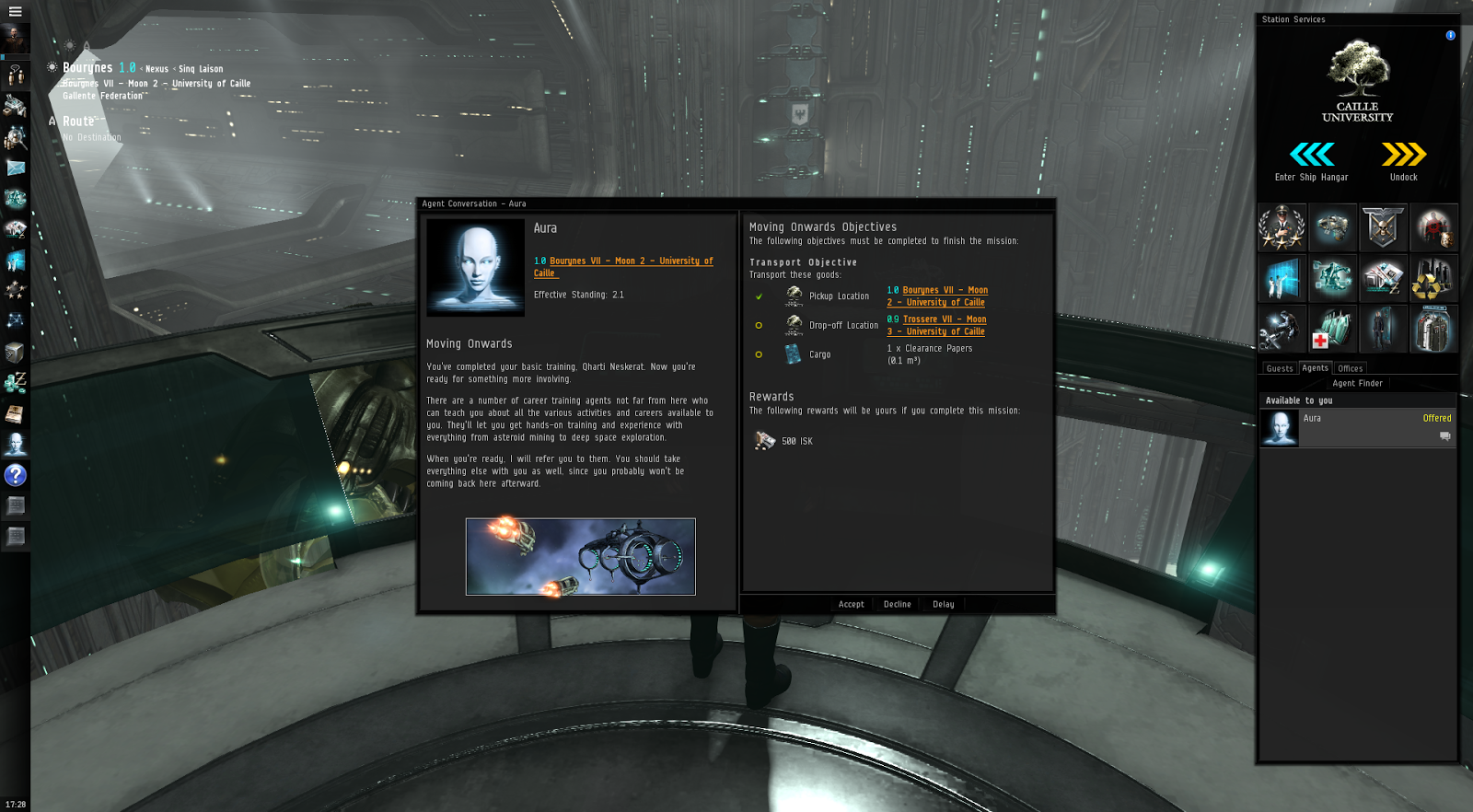
Task: Open the Medical Bay clone service
Action: (1332, 329)
